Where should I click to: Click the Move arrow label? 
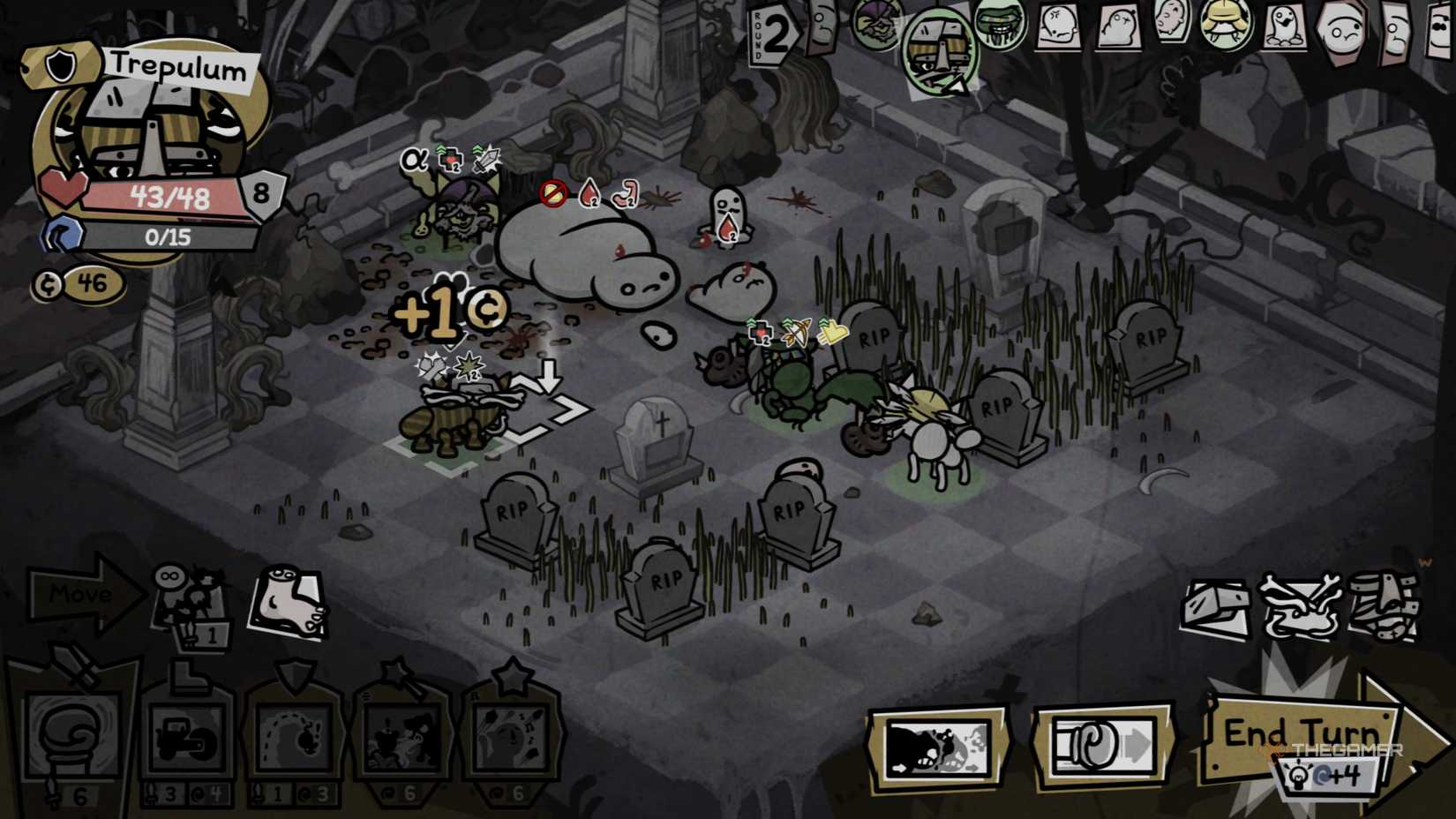point(79,594)
